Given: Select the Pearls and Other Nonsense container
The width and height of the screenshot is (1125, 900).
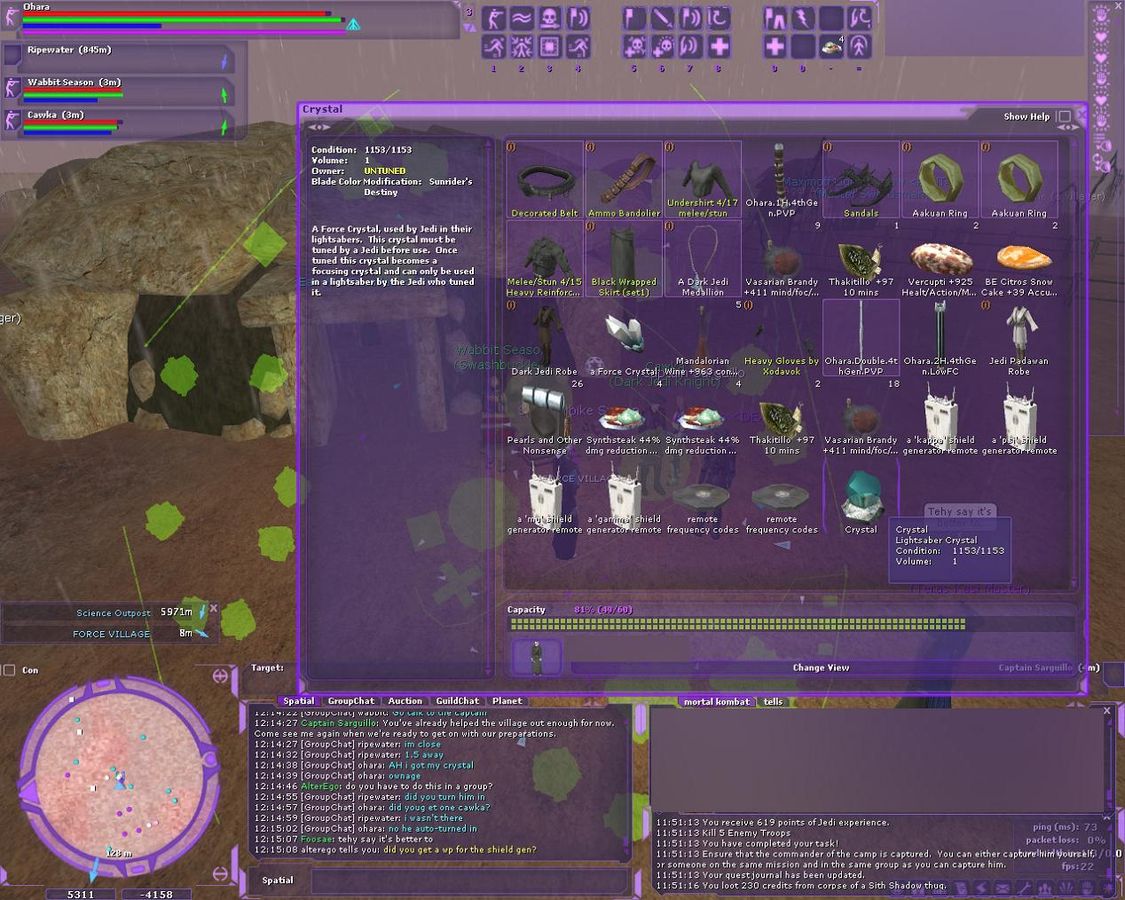Looking at the screenshot, I should tap(544, 418).
